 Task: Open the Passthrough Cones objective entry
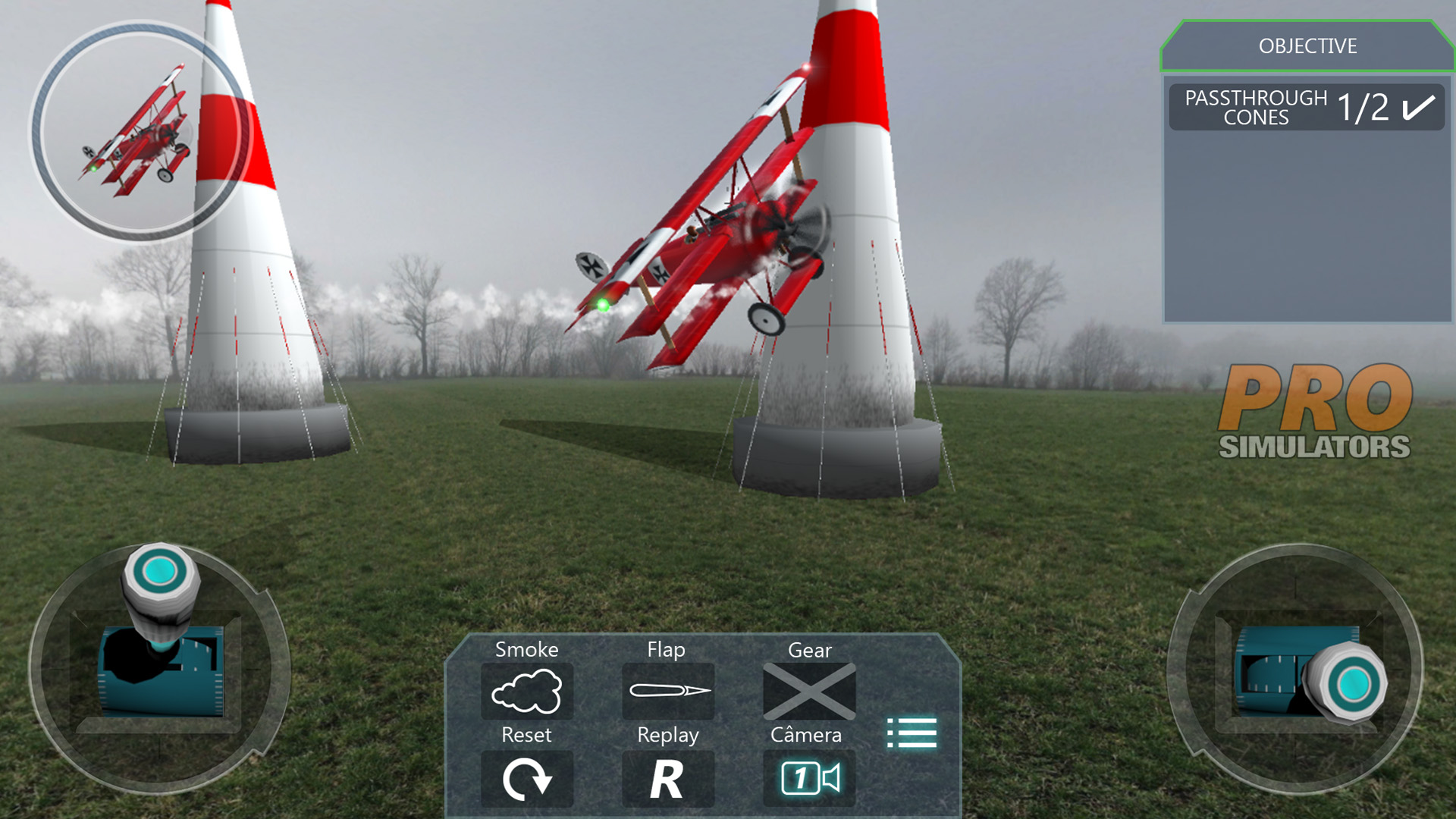(1306, 107)
